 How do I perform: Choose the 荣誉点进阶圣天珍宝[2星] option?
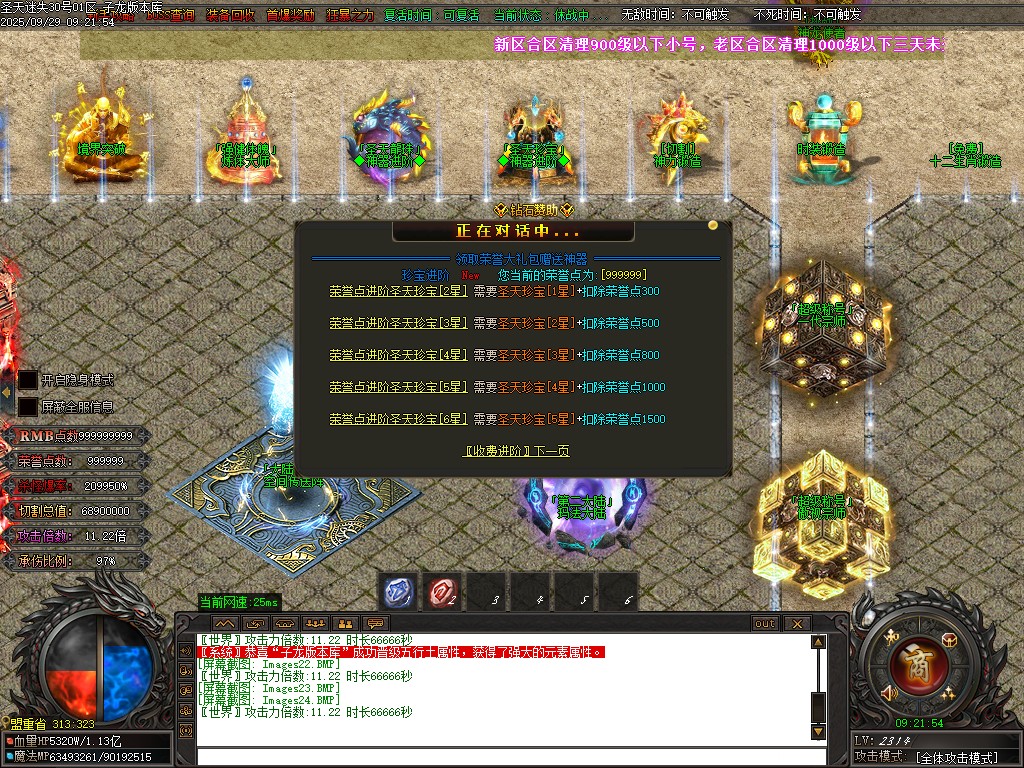point(398,291)
